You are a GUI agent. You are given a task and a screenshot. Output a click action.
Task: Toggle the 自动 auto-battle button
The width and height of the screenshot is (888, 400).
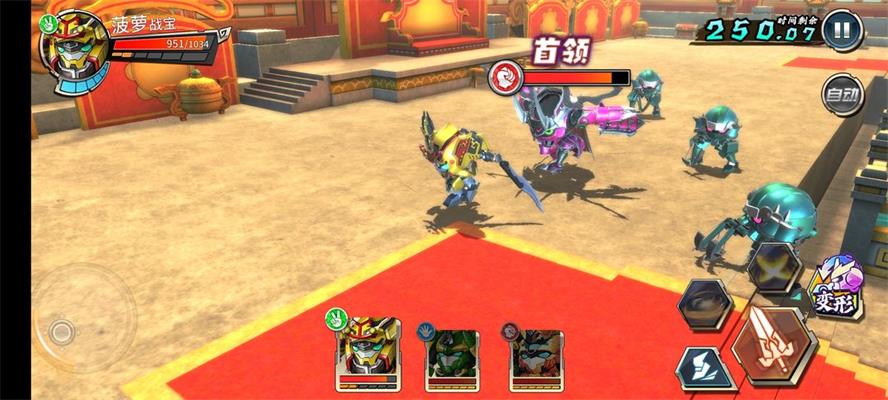click(x=841, y=96)
